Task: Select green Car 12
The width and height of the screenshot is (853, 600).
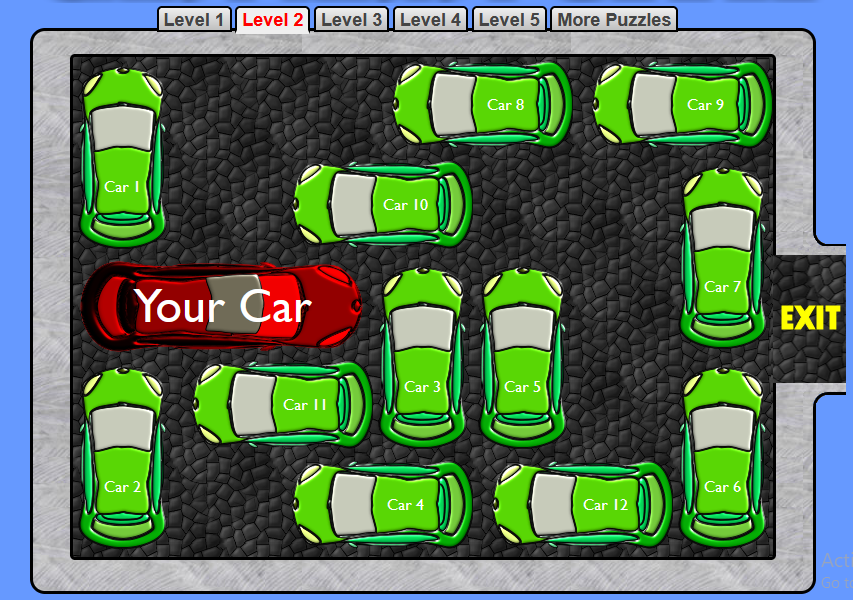Action: [583, 504]
